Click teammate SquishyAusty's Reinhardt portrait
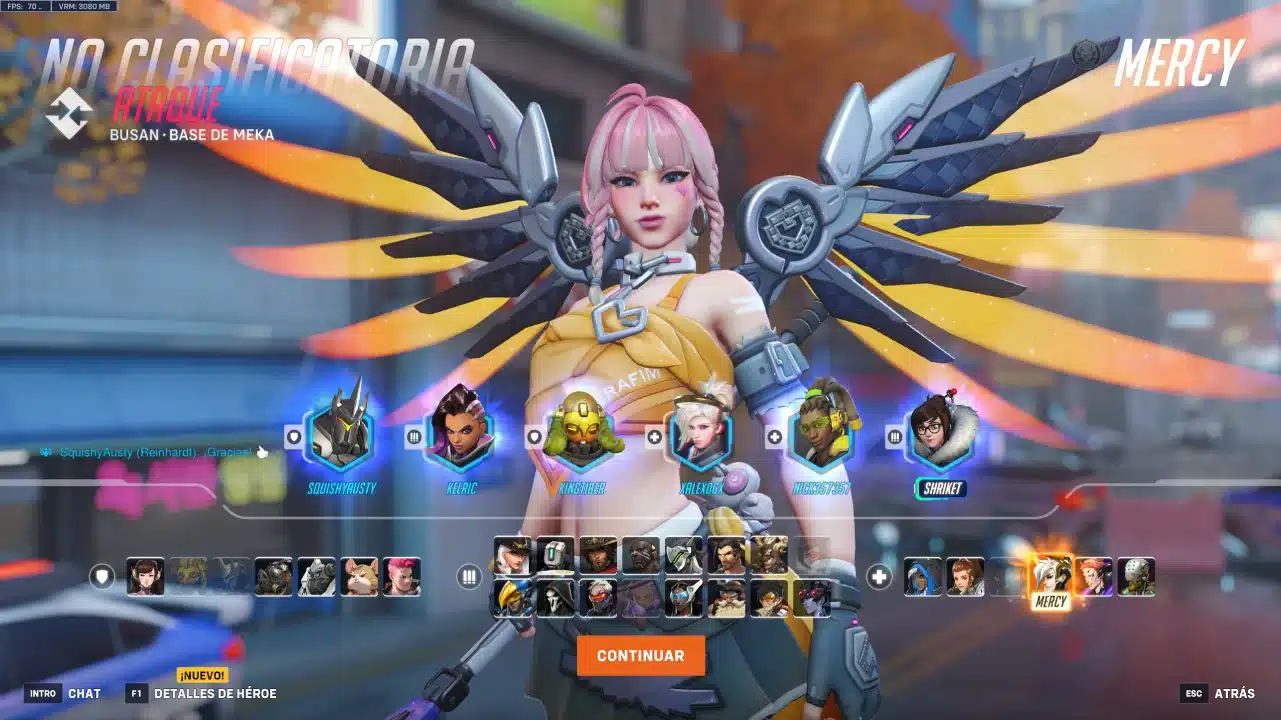This screenshot has height=720, width=1281. coord(340,433)
